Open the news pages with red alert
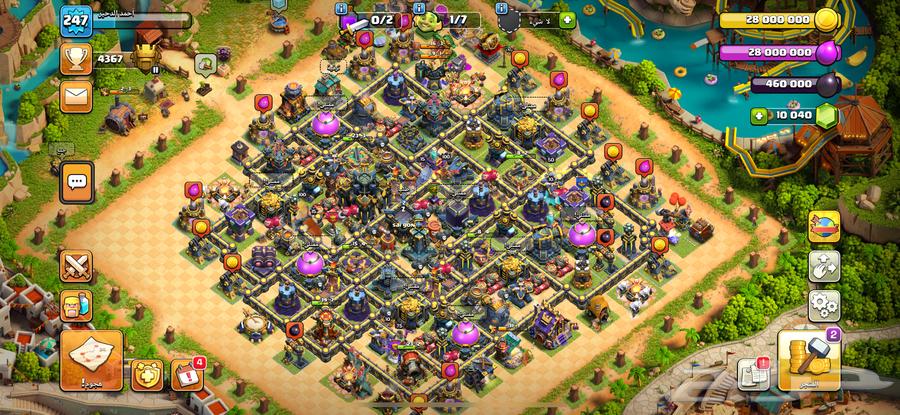The height and width of the screenshot is (415, 900). pyautogui.click(x=753, y=374)
